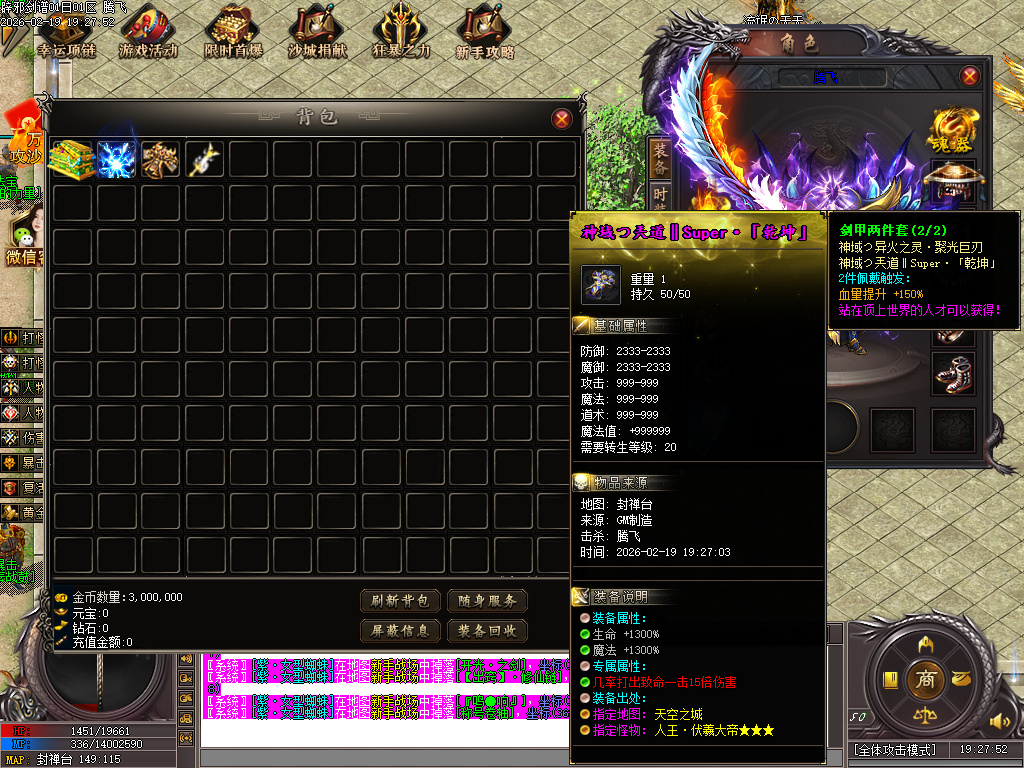Open the 限时首爆 treasure chest event
This screenshot has width=1024, height=768.
click(233, 34)
